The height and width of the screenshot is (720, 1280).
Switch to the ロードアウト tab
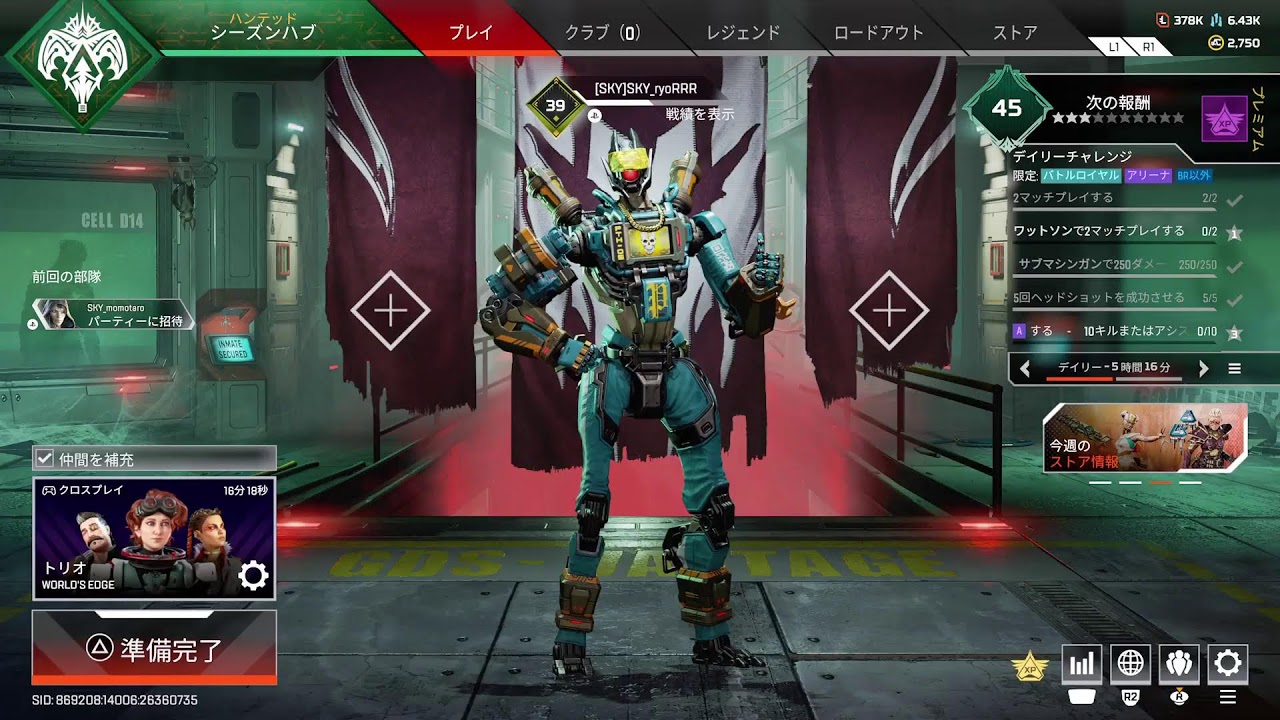coord(878,32)
